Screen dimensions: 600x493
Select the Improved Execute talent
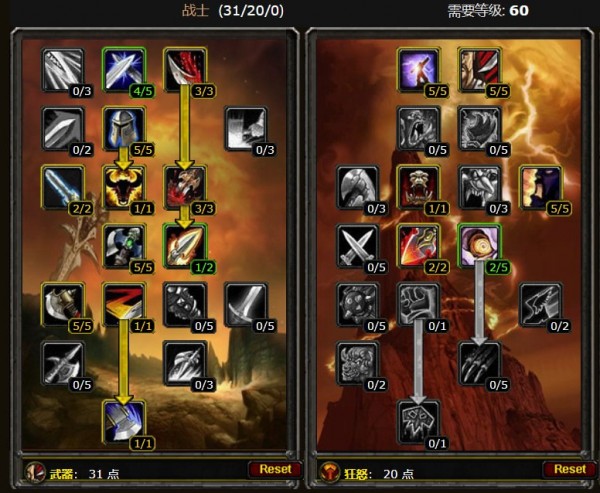[417, 243]
